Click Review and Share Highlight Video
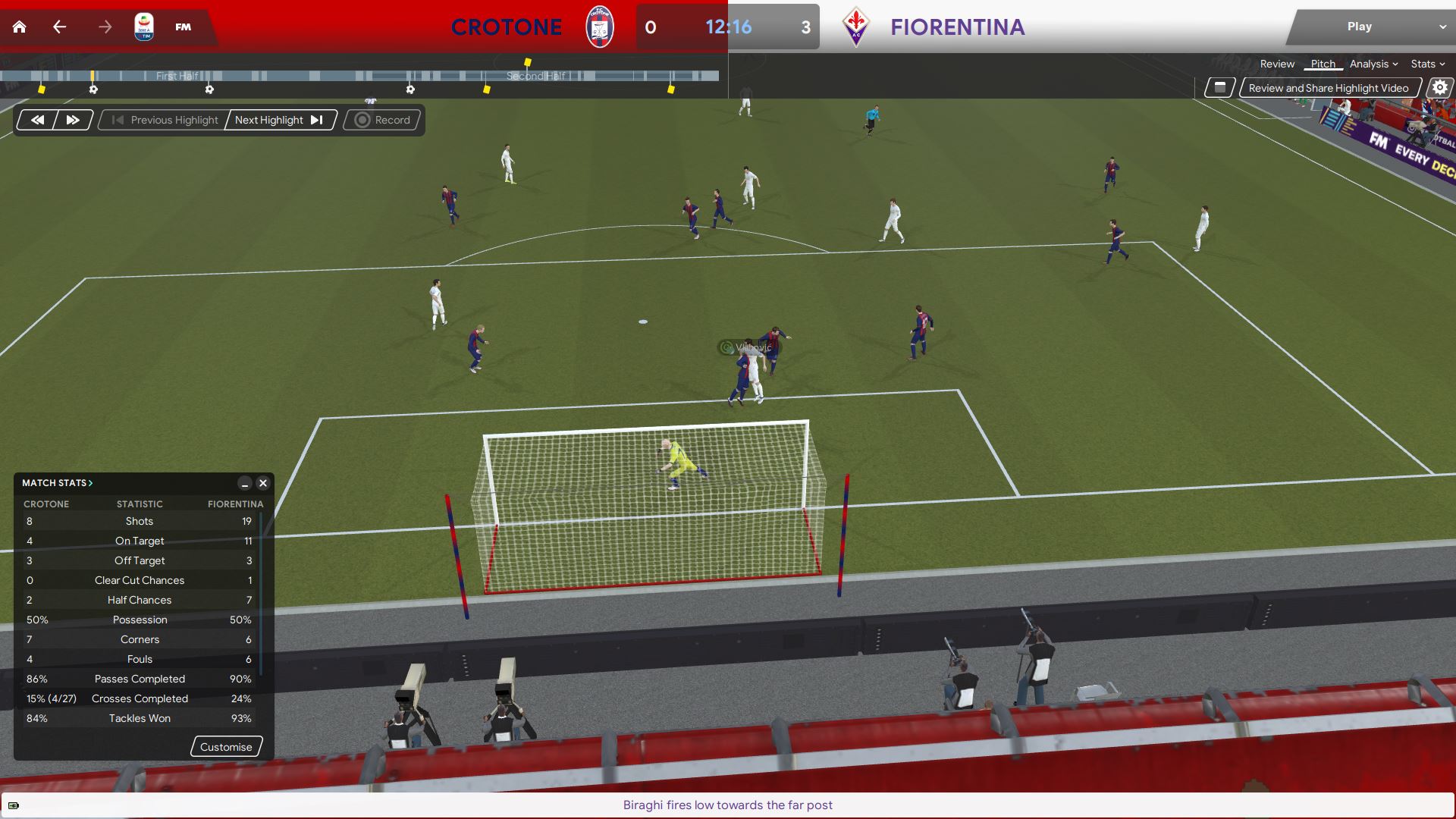 coord(1329,88)
